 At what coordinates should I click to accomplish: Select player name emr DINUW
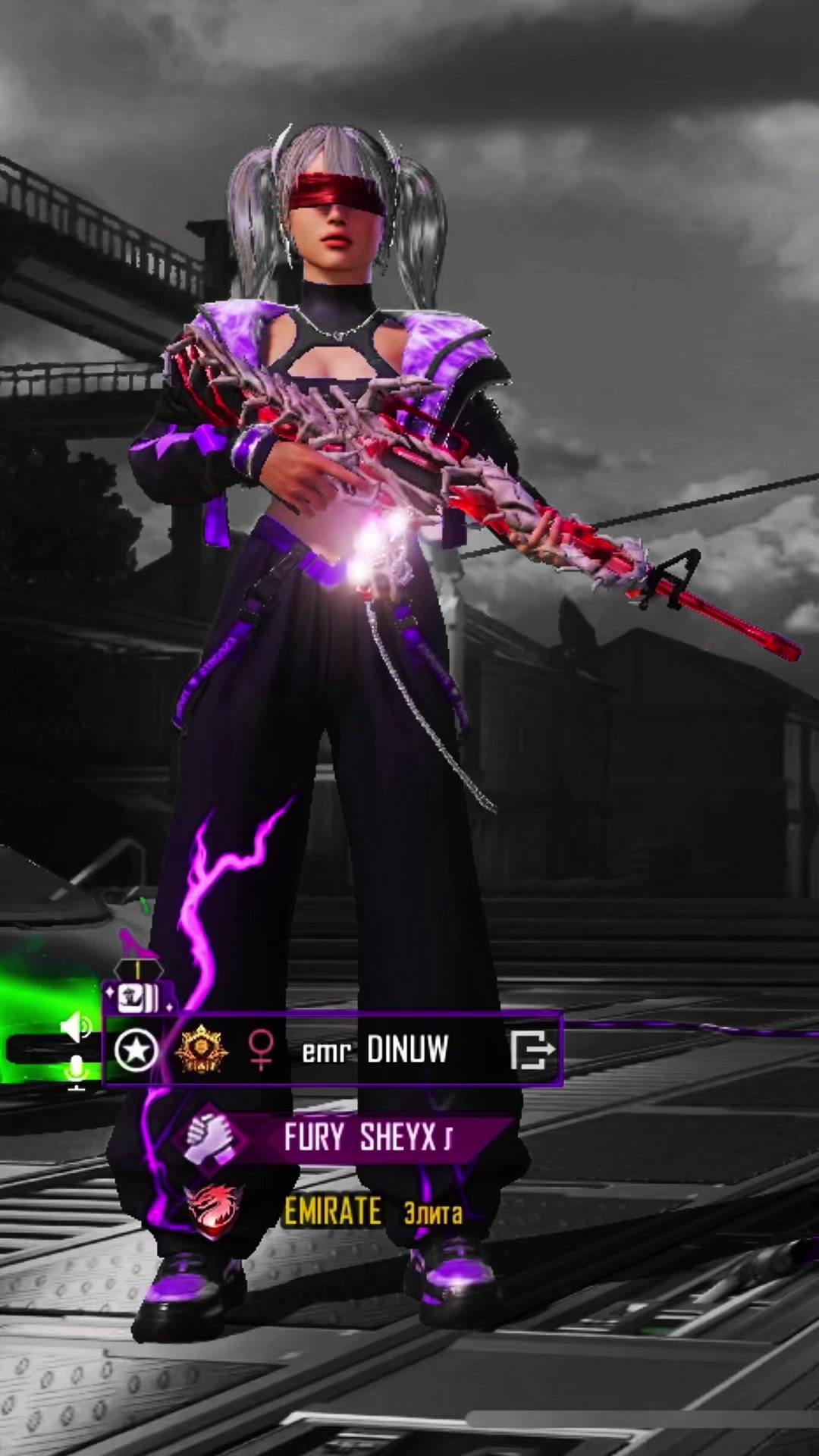tap(375, 1051)
